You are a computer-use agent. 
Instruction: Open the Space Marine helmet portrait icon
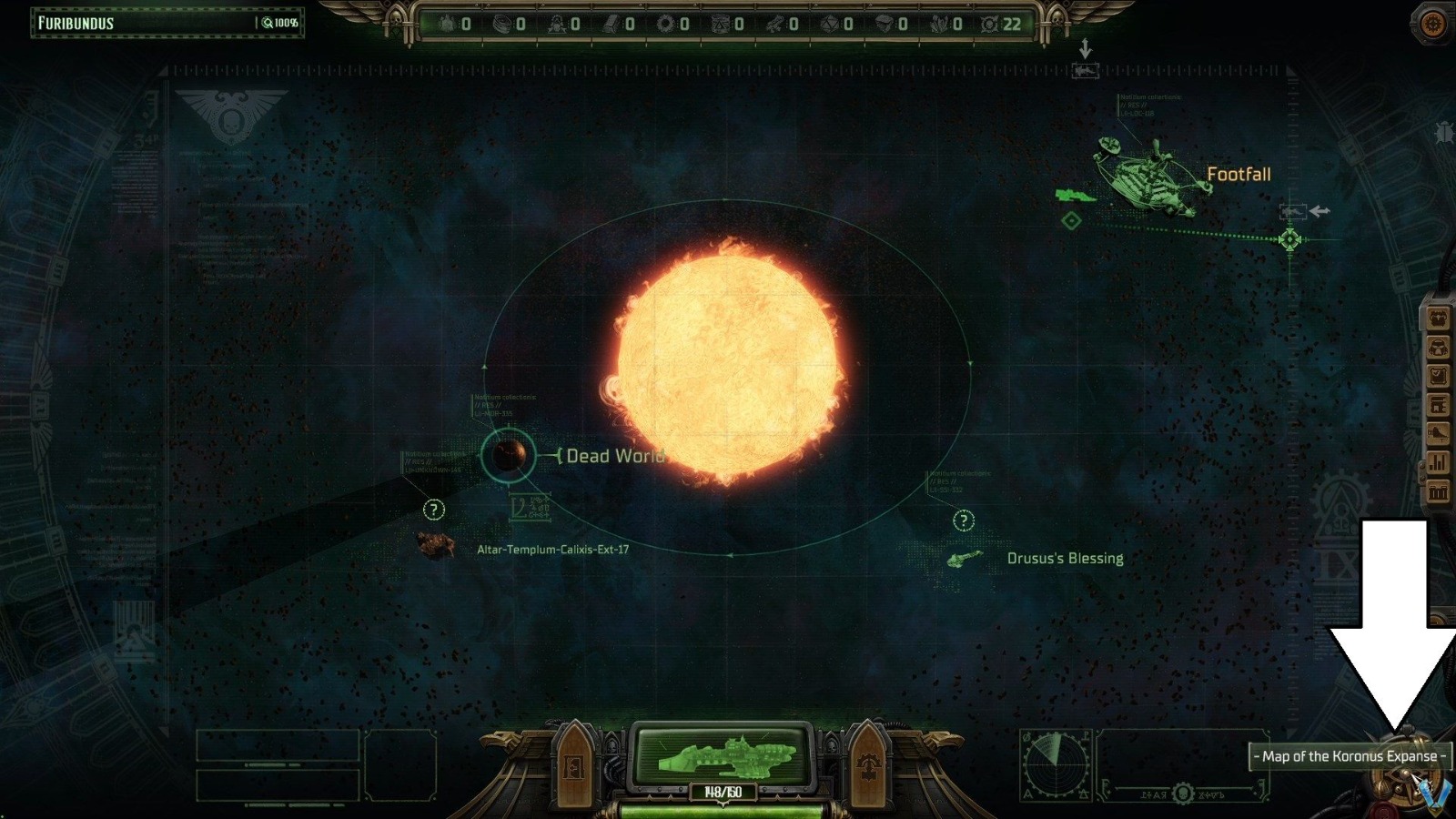point(1439,347)
